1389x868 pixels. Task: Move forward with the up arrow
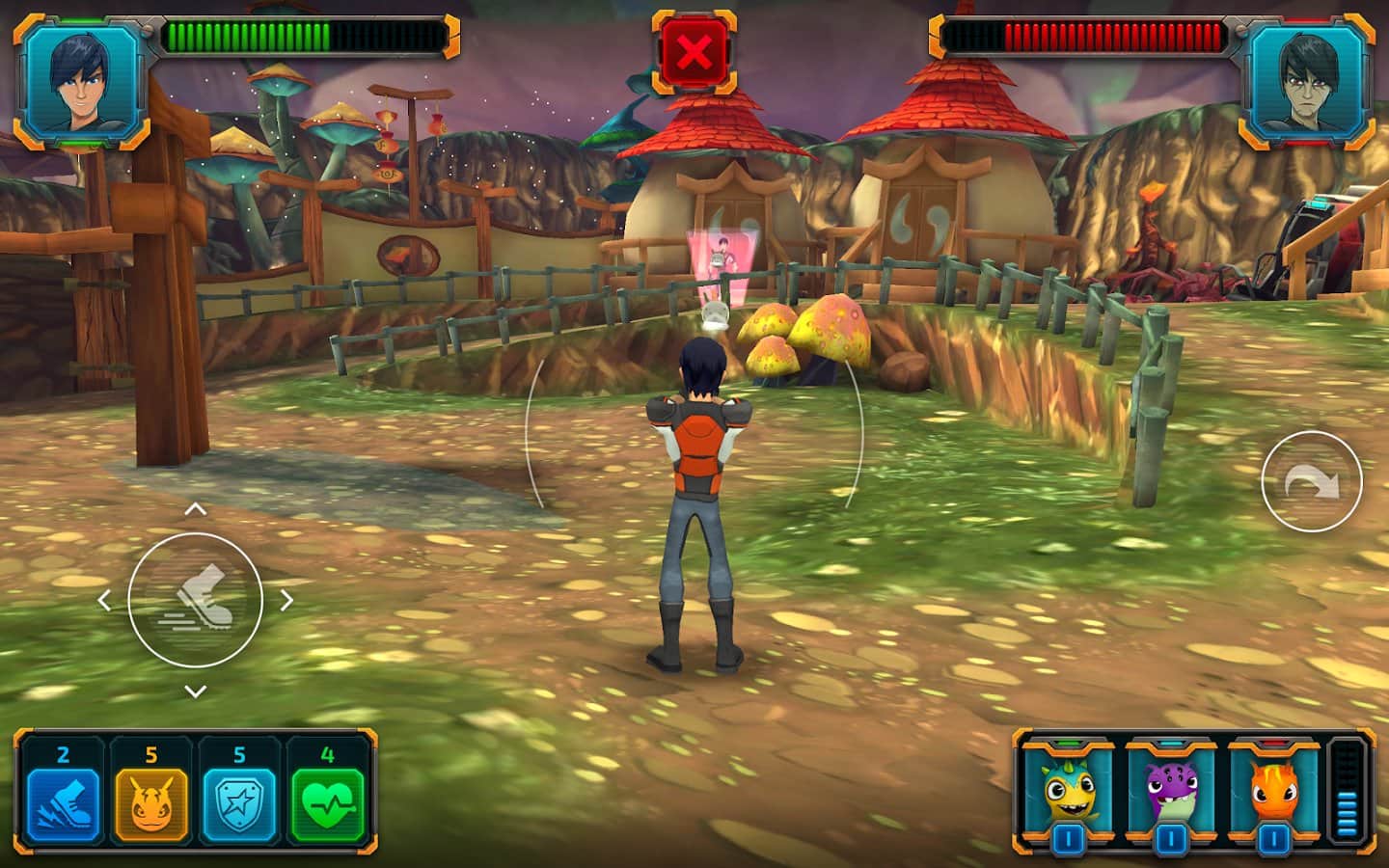[x=196, y=509]
